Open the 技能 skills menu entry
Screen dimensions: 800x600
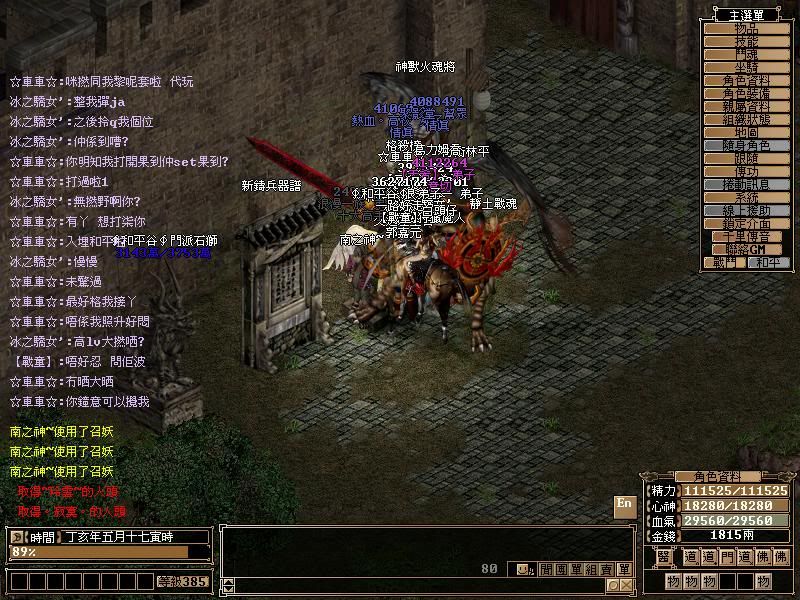[746, 41]
